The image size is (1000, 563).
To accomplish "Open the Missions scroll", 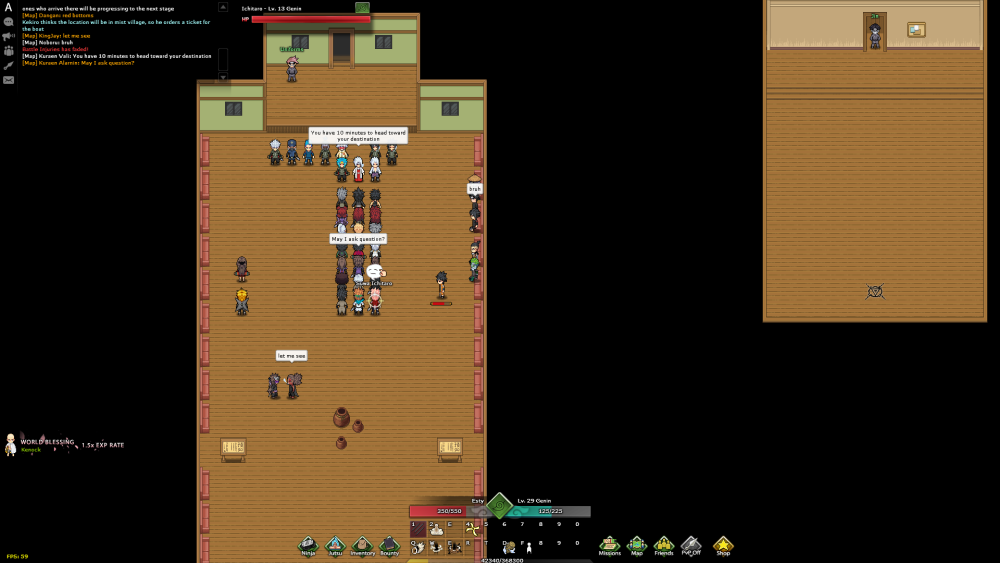I will point(609,545).
